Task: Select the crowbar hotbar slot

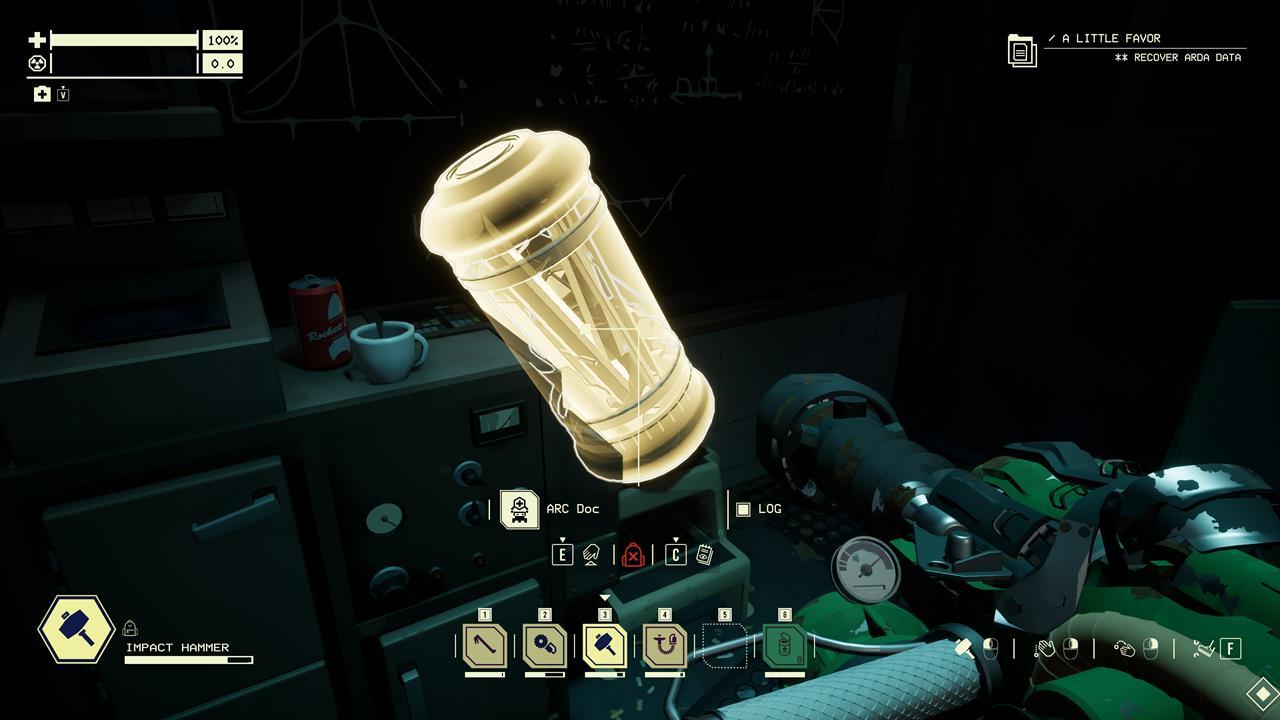Action: click(485, 646)
